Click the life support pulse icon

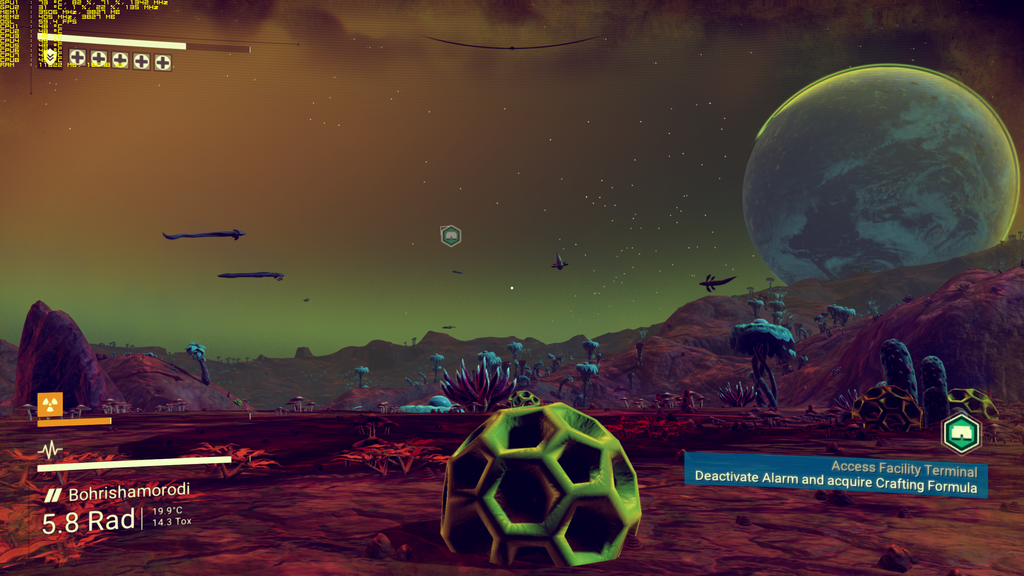click(50, 450)
